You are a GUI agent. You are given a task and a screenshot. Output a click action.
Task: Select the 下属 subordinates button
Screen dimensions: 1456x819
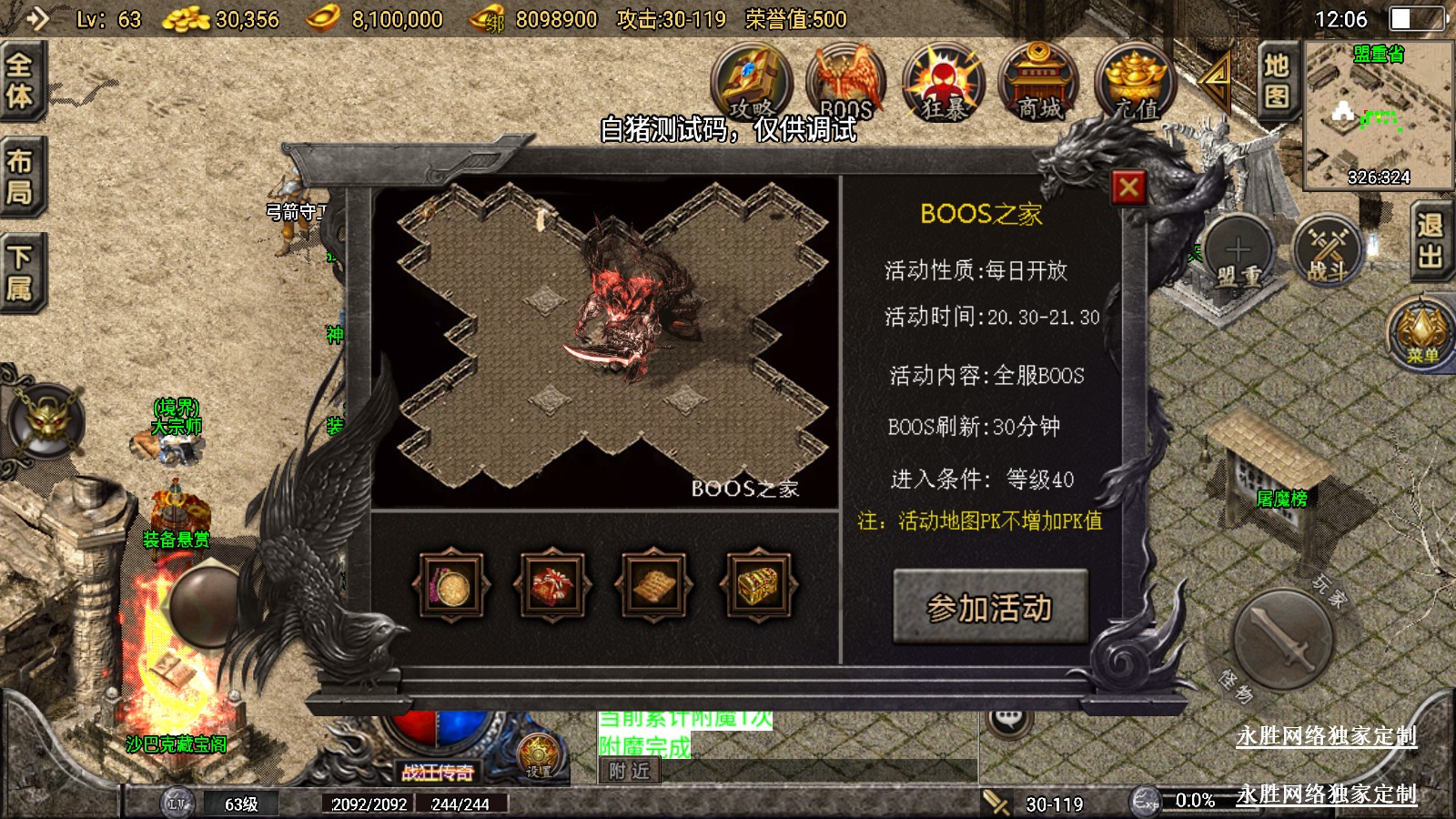pos(20,273)
